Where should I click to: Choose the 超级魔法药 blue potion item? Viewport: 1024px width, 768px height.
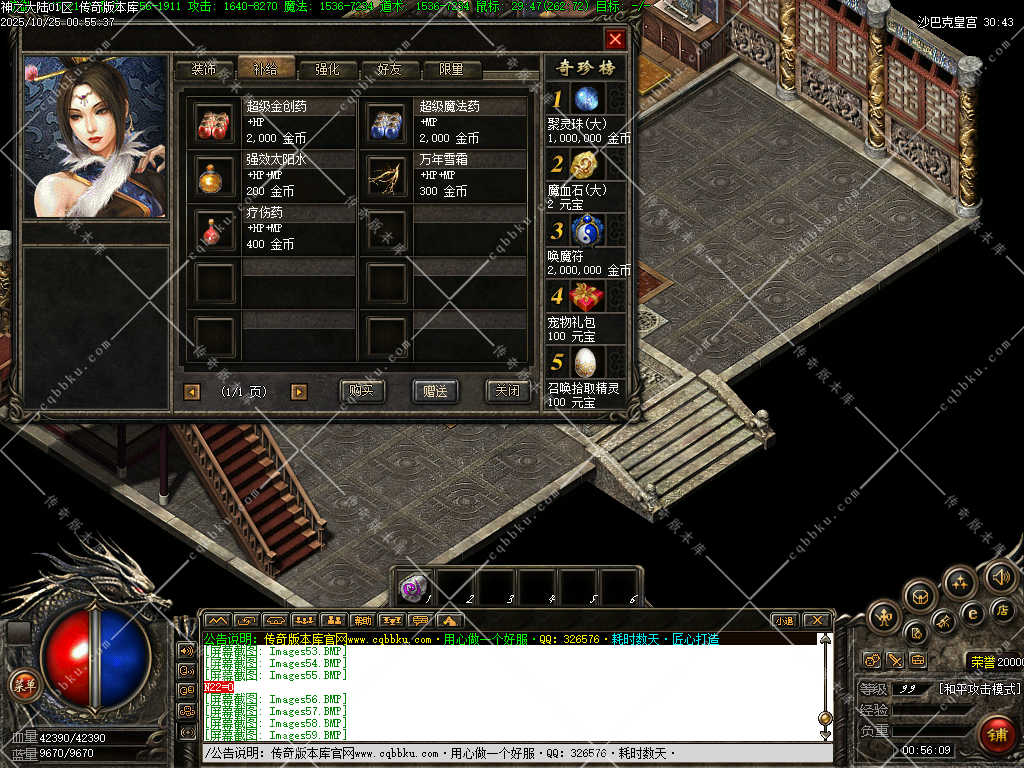tap(386, 123)
